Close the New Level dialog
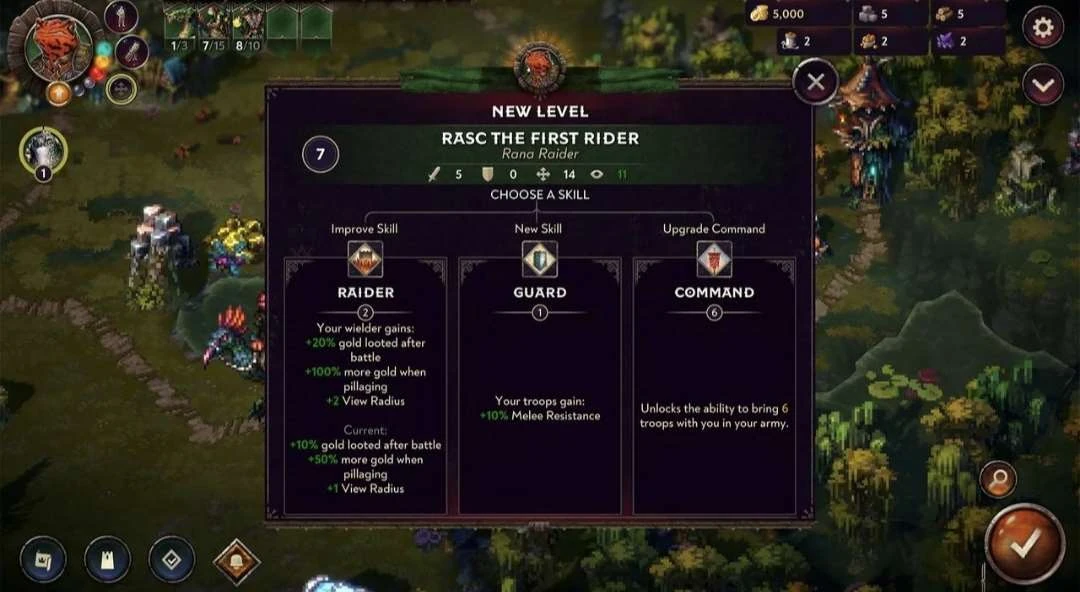Screen dimensions: 1080x592 pyautogui.click(x=815, y=83)
